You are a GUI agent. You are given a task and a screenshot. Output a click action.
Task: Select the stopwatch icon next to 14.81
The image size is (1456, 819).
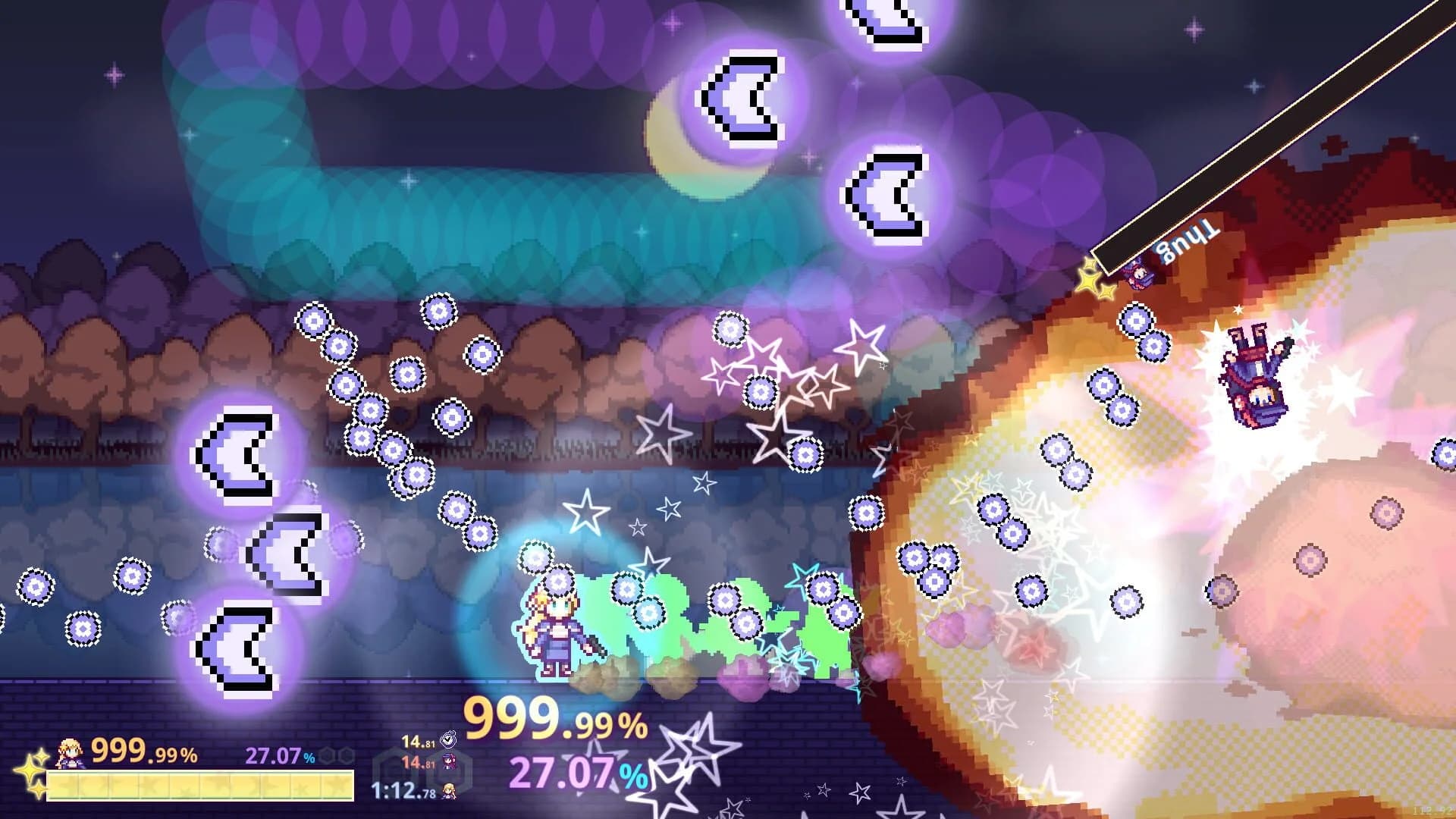(448, 740)
